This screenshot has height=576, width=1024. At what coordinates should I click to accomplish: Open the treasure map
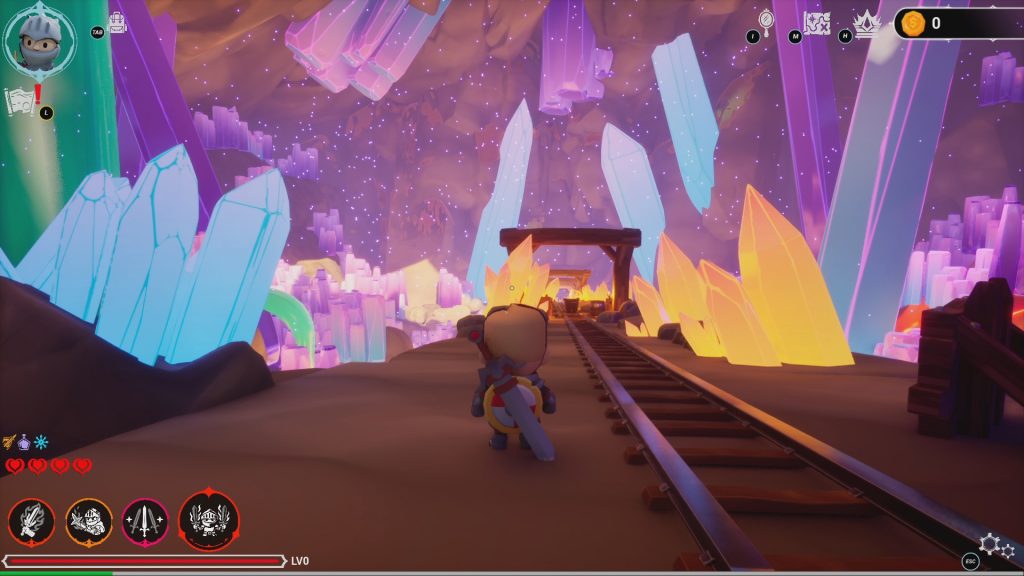[818, 22]
